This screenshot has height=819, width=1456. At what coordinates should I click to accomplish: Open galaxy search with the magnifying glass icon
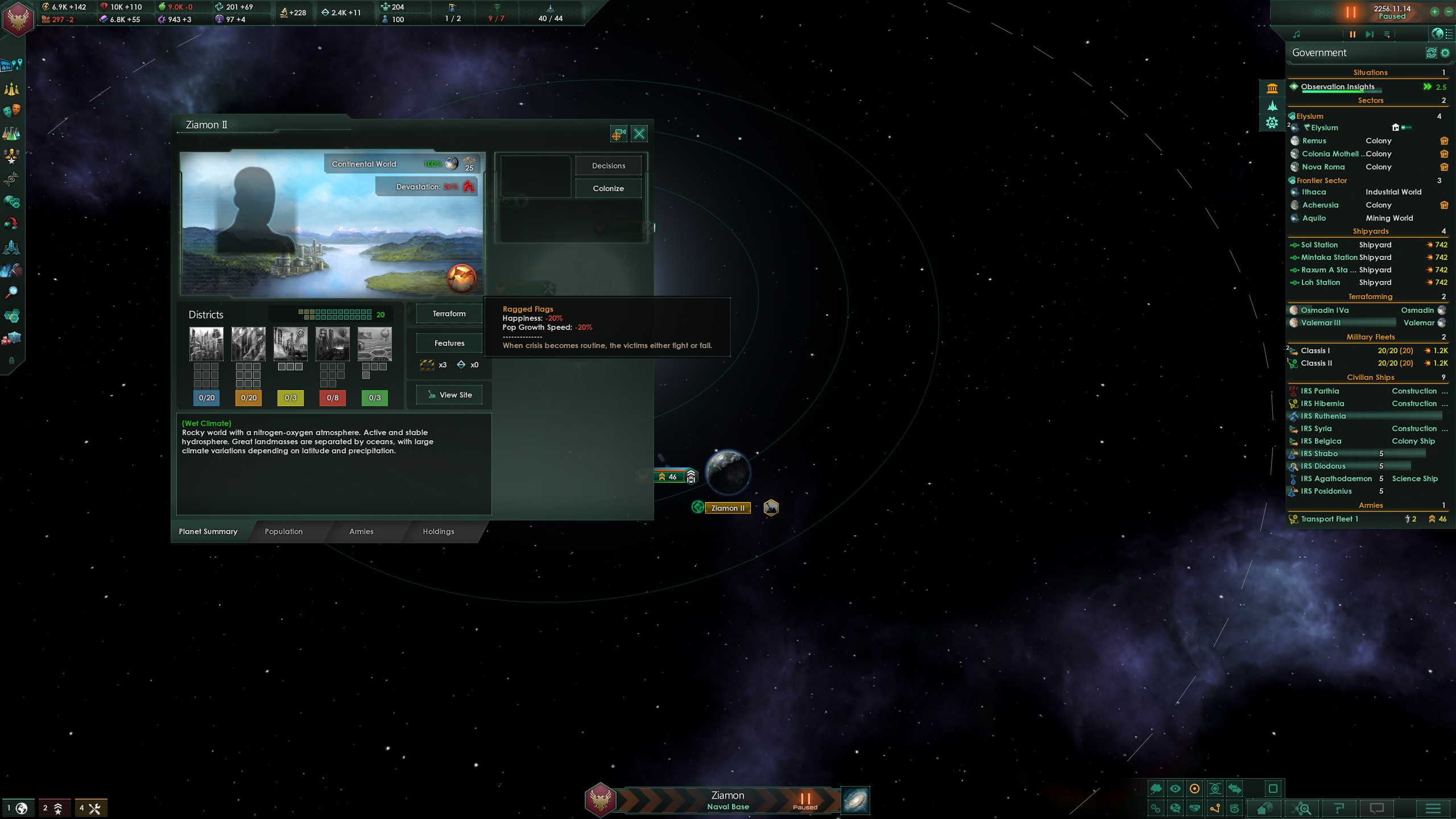(x=11, y=292)
